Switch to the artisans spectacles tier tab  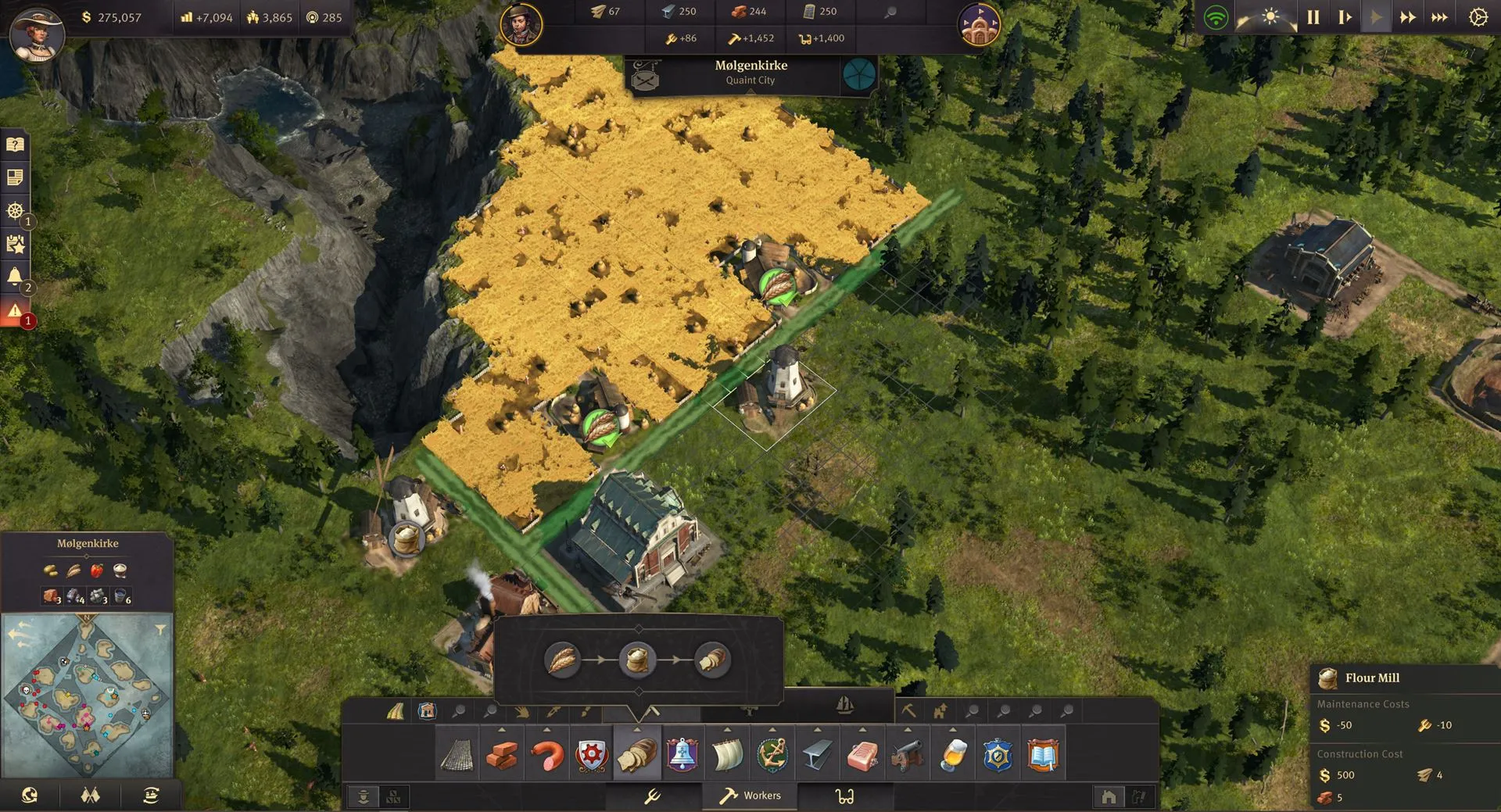[x=844, y=796]
